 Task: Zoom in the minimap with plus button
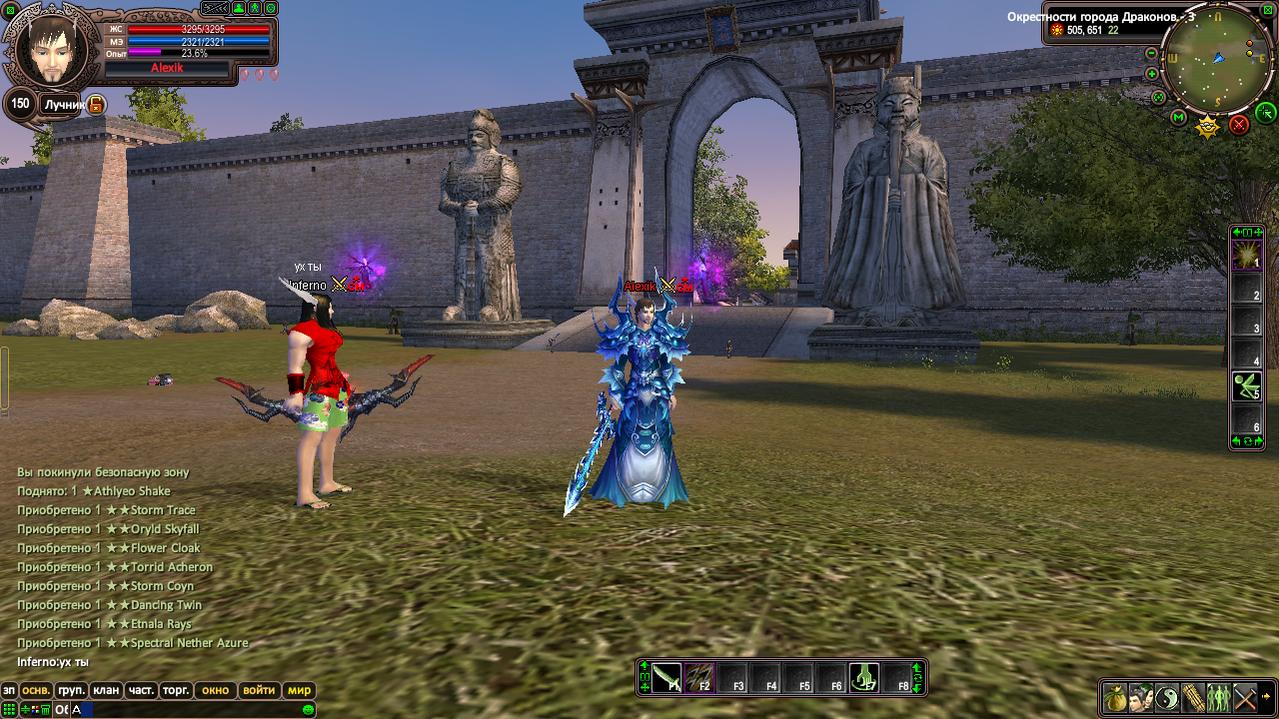(1151, 74)
